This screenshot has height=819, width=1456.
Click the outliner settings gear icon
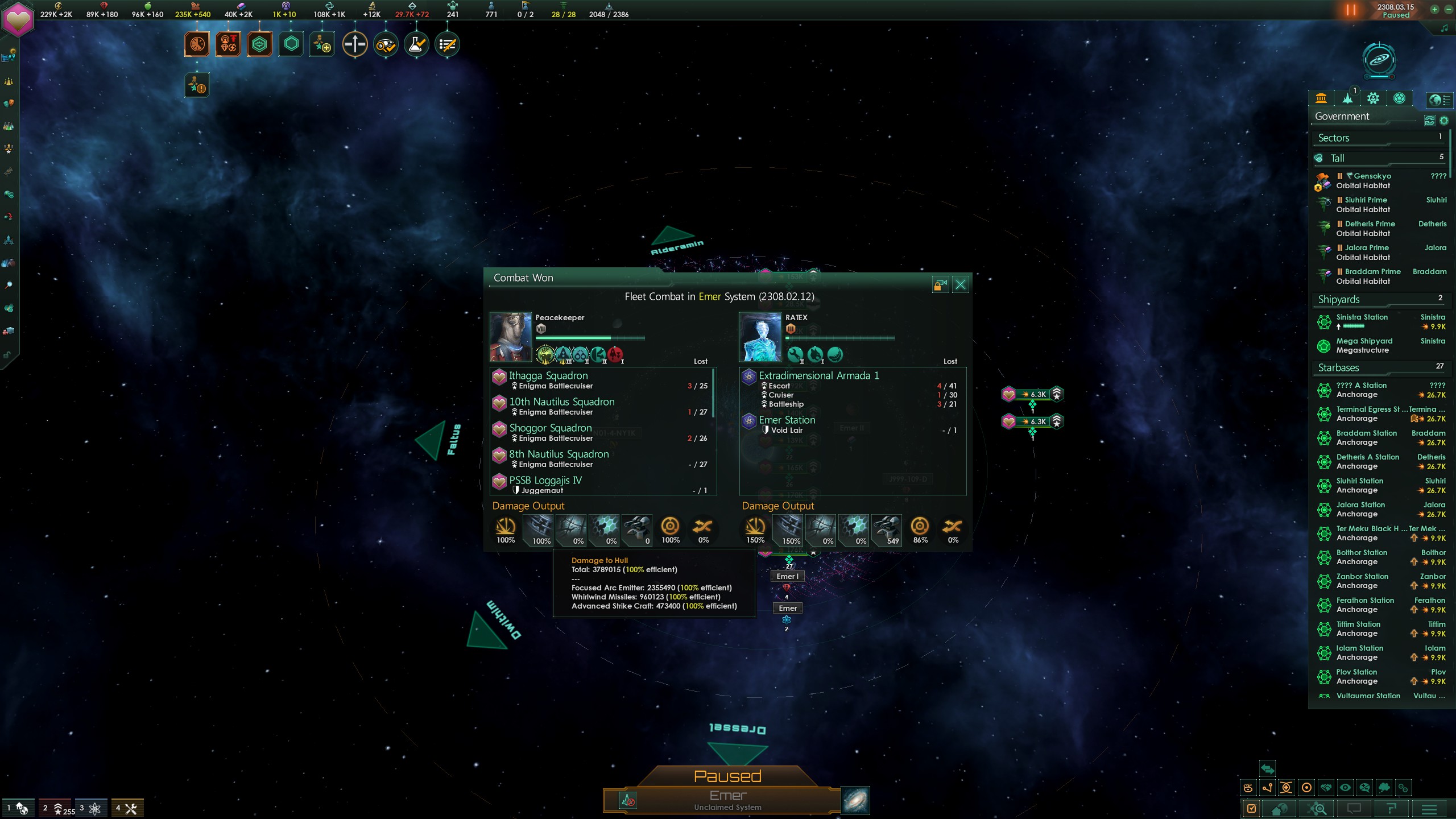point(1443,121)
